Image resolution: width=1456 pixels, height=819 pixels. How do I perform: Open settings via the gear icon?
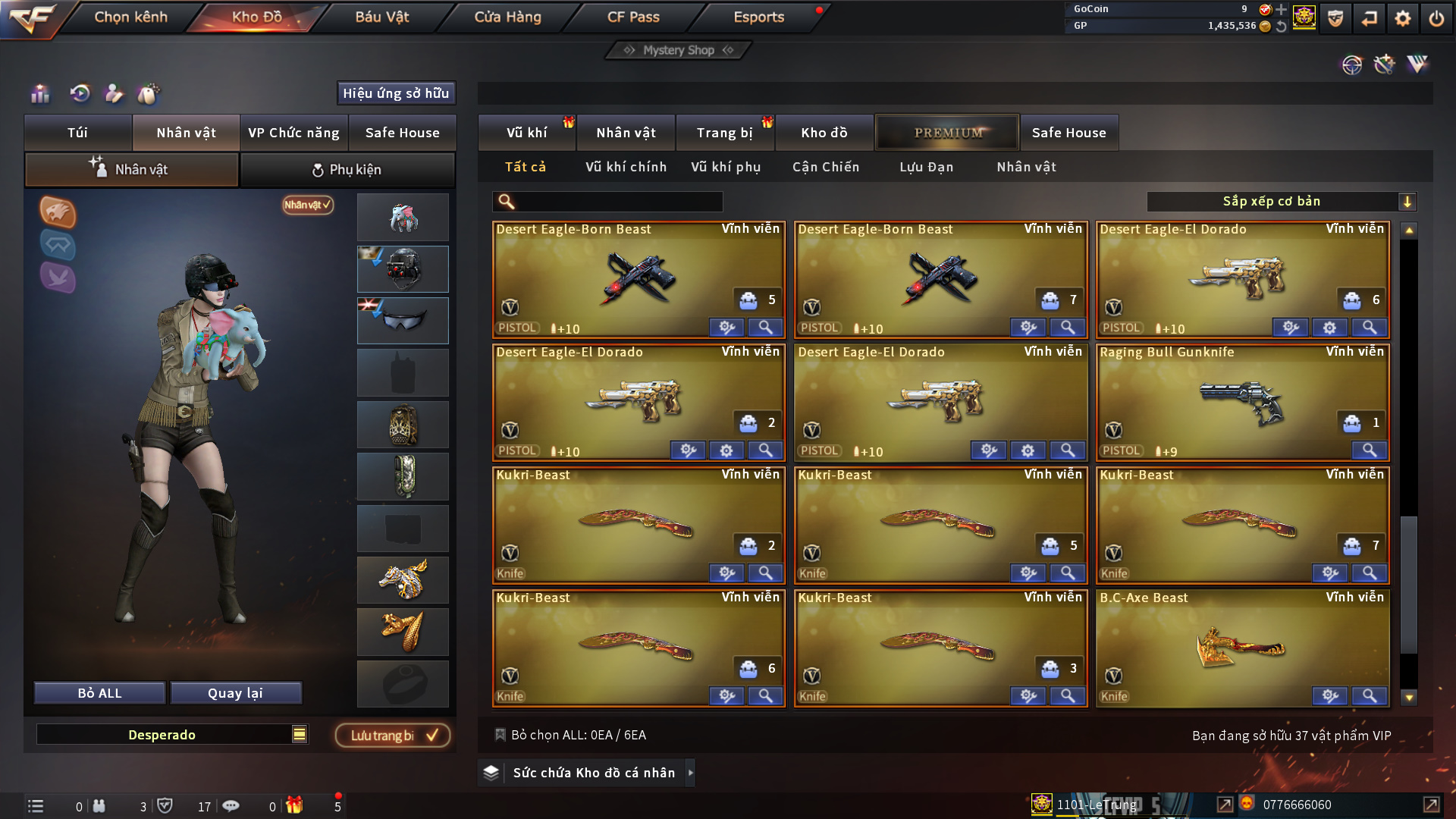pyautogui.click(x=1402, y=18)
